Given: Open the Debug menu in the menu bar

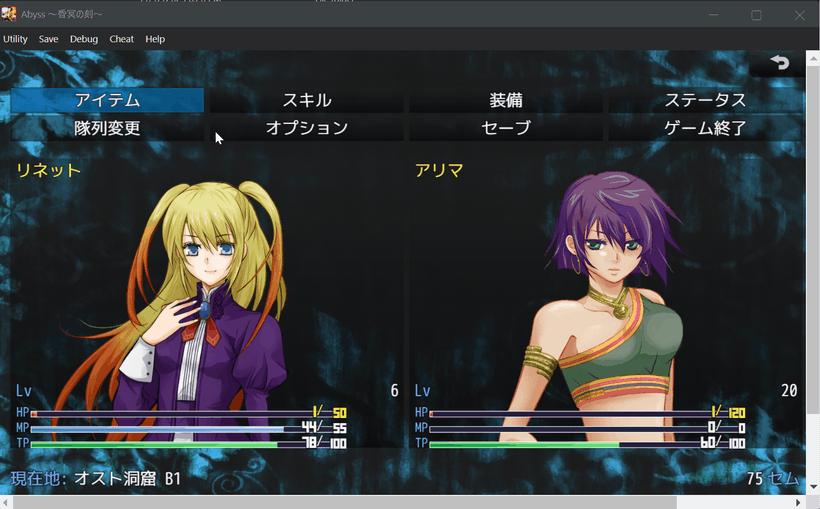Looking at the screenshot, I should click(x=84, y=39).
